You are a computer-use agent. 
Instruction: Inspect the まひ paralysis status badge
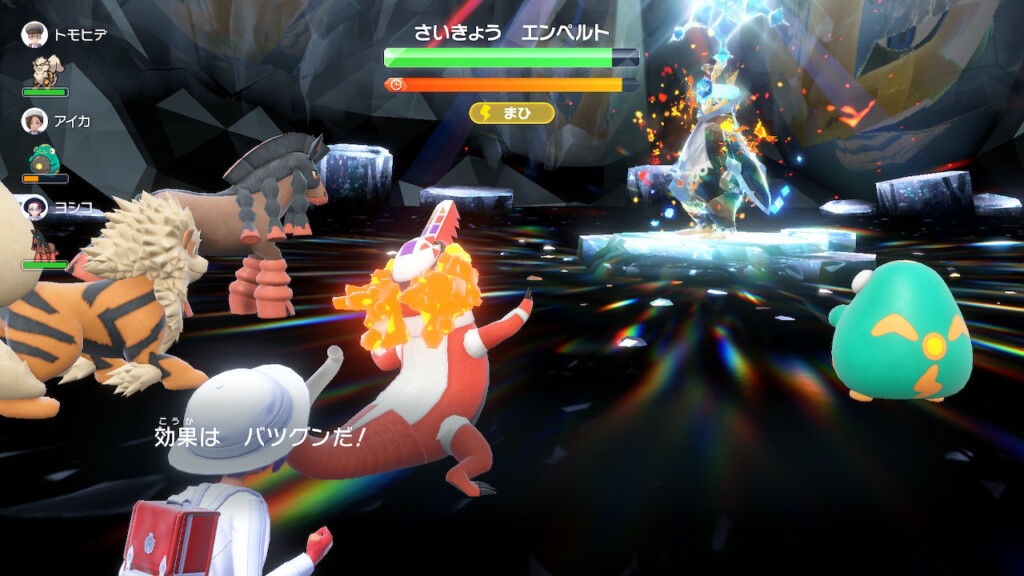511,113
